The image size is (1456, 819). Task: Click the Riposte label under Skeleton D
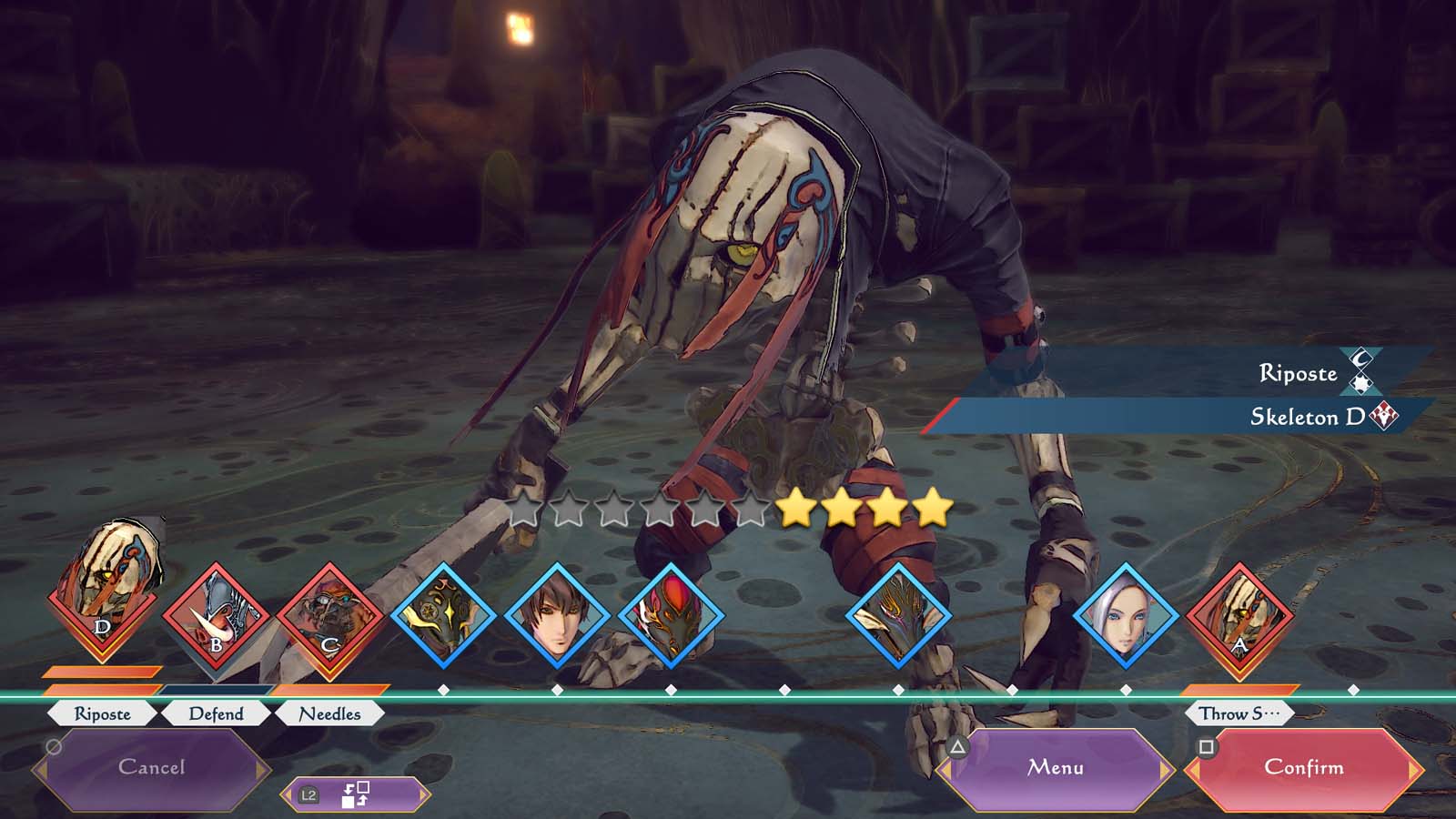pyautogui.click(x=102, y=714)
